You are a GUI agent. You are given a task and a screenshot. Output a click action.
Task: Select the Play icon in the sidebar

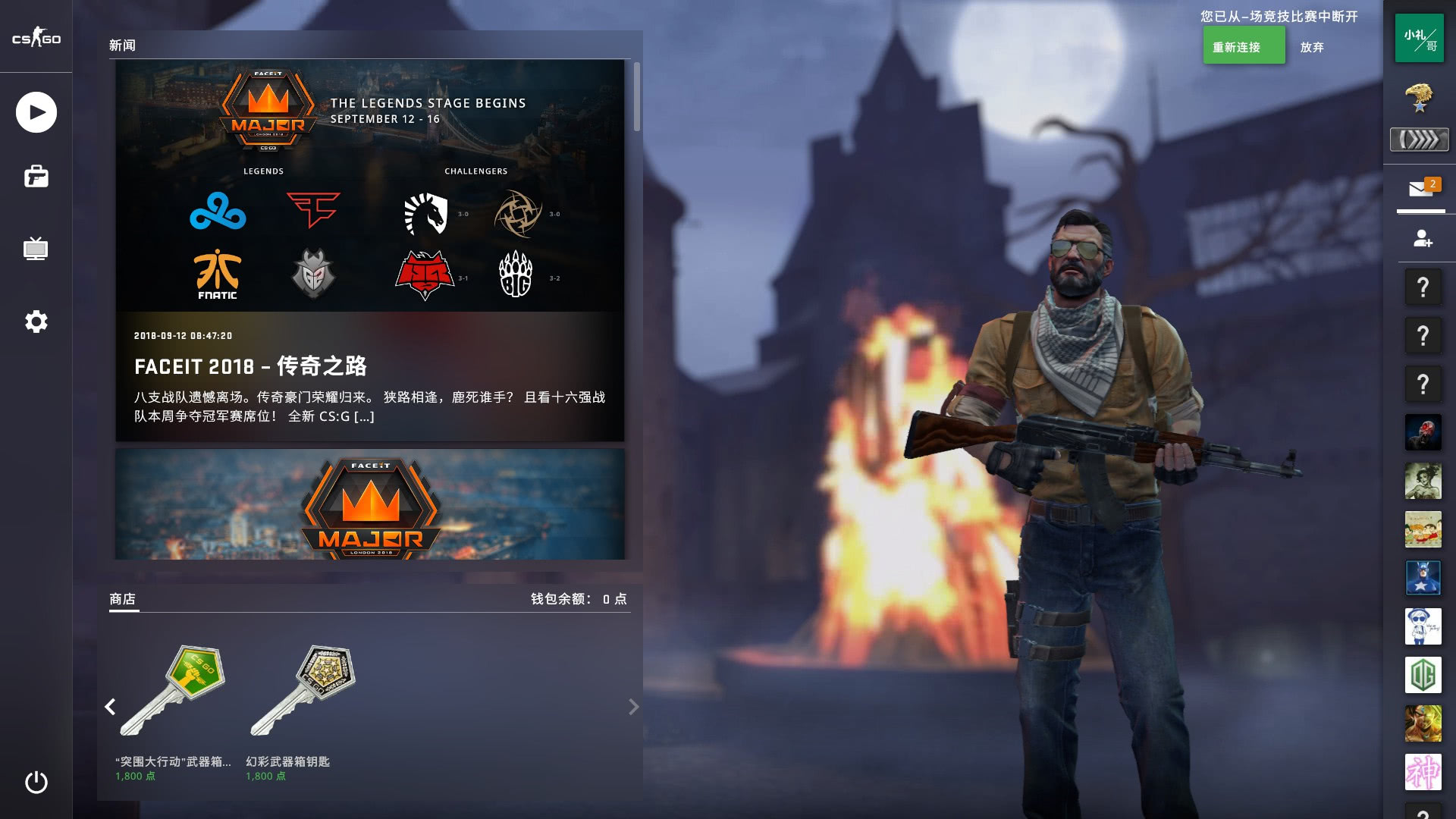click(x=35, y=111)
